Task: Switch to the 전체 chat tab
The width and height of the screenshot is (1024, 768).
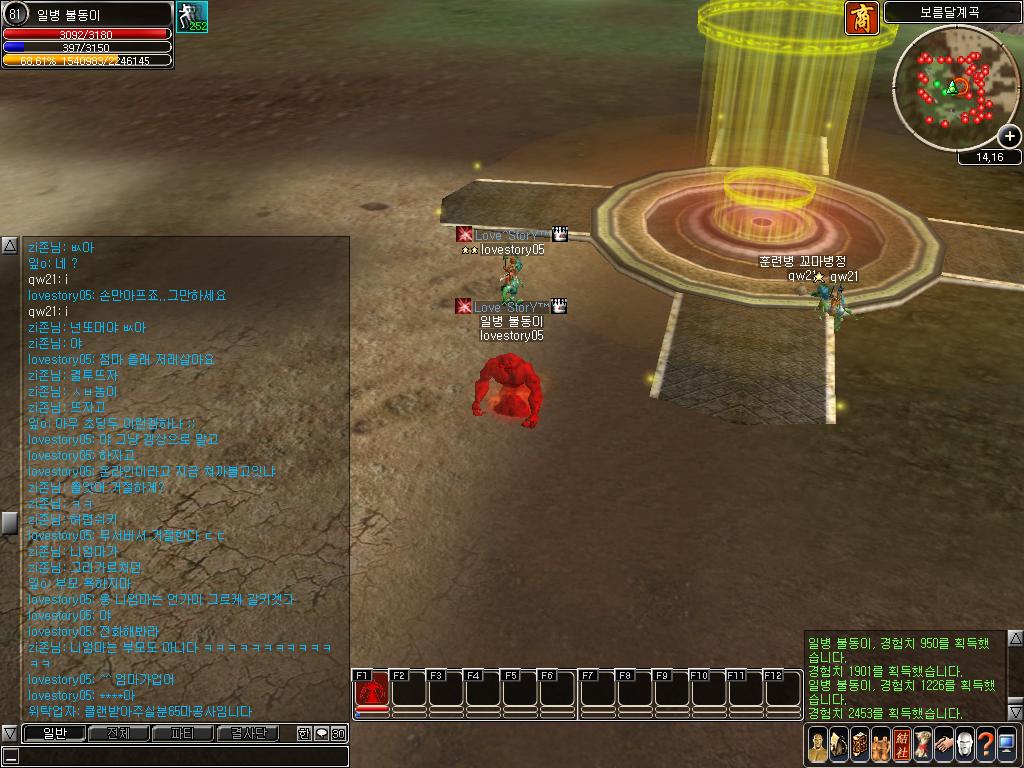Action: point(118,733)
